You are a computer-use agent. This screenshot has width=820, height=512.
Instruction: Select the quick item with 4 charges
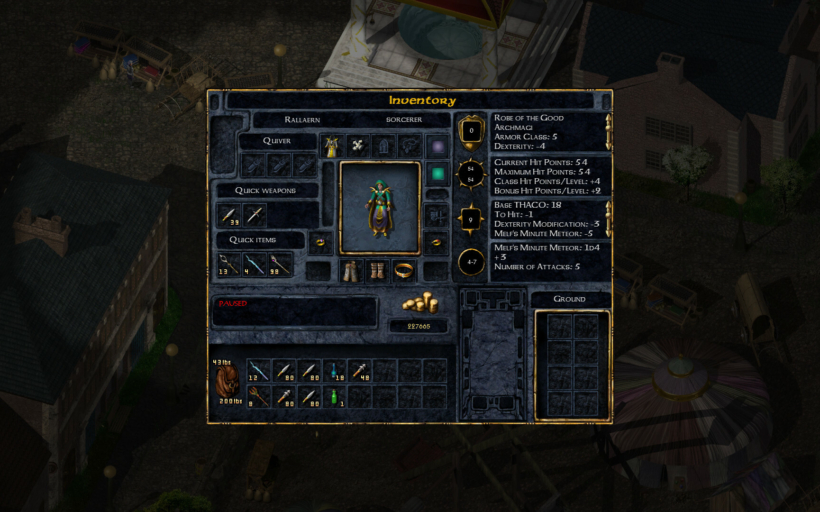[255, 264]
